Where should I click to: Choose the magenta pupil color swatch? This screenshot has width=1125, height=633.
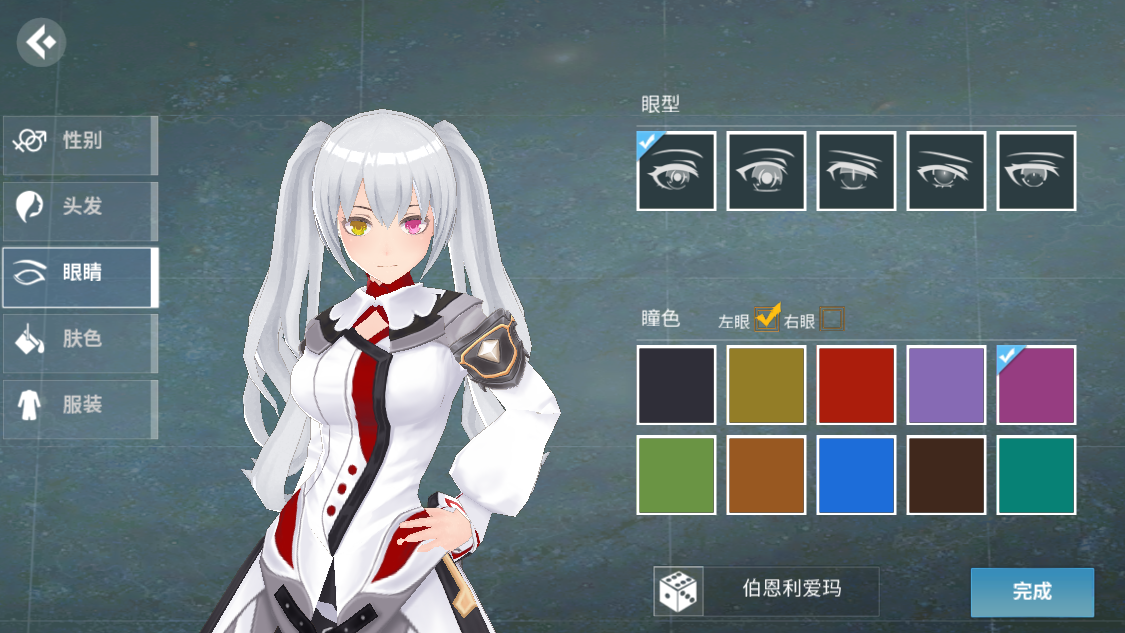(1036, 385)
